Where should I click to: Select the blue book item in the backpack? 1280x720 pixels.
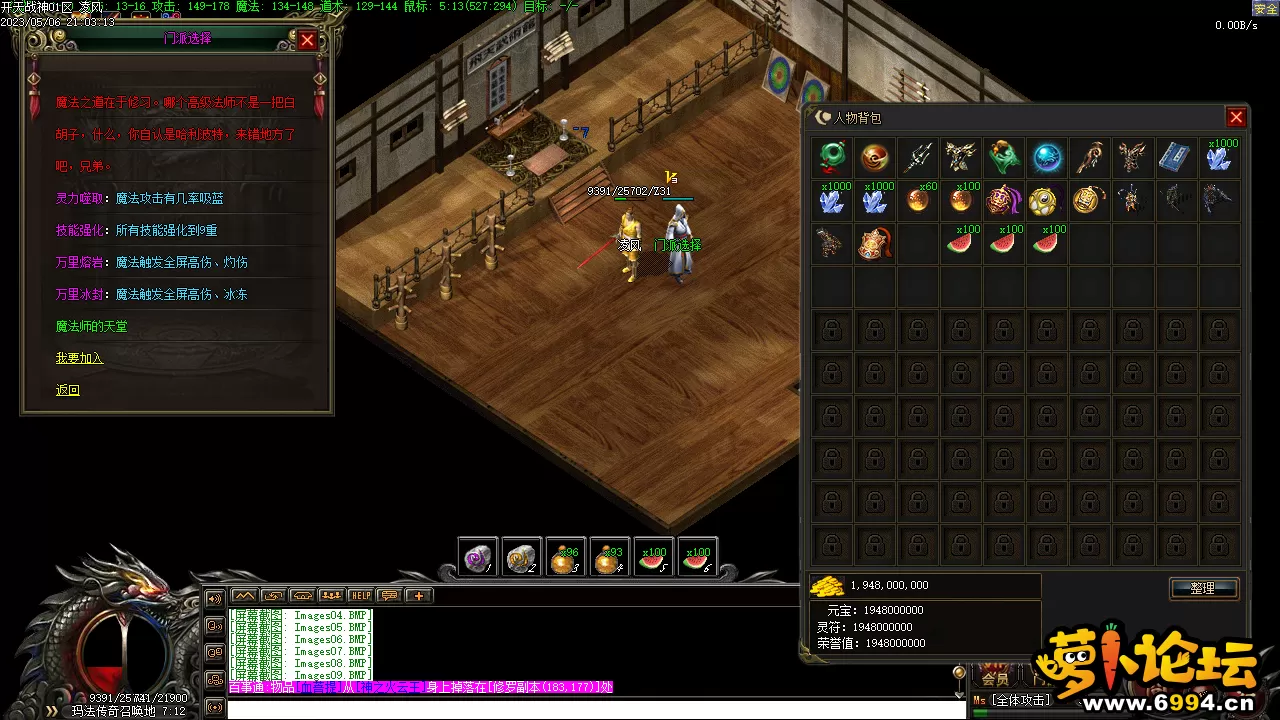(1176, 157)
